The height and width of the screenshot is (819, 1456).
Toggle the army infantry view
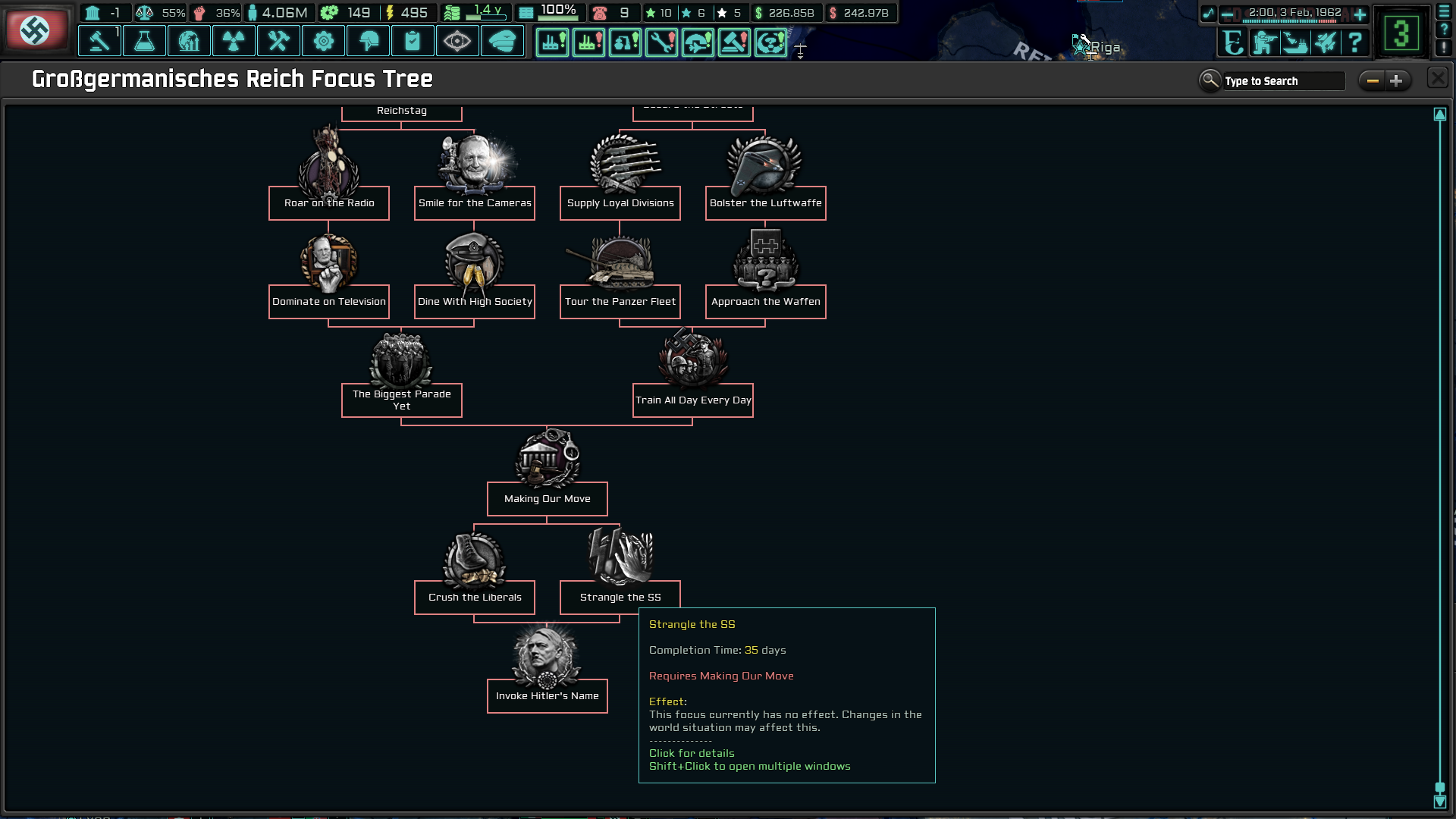click(1263, 43)
